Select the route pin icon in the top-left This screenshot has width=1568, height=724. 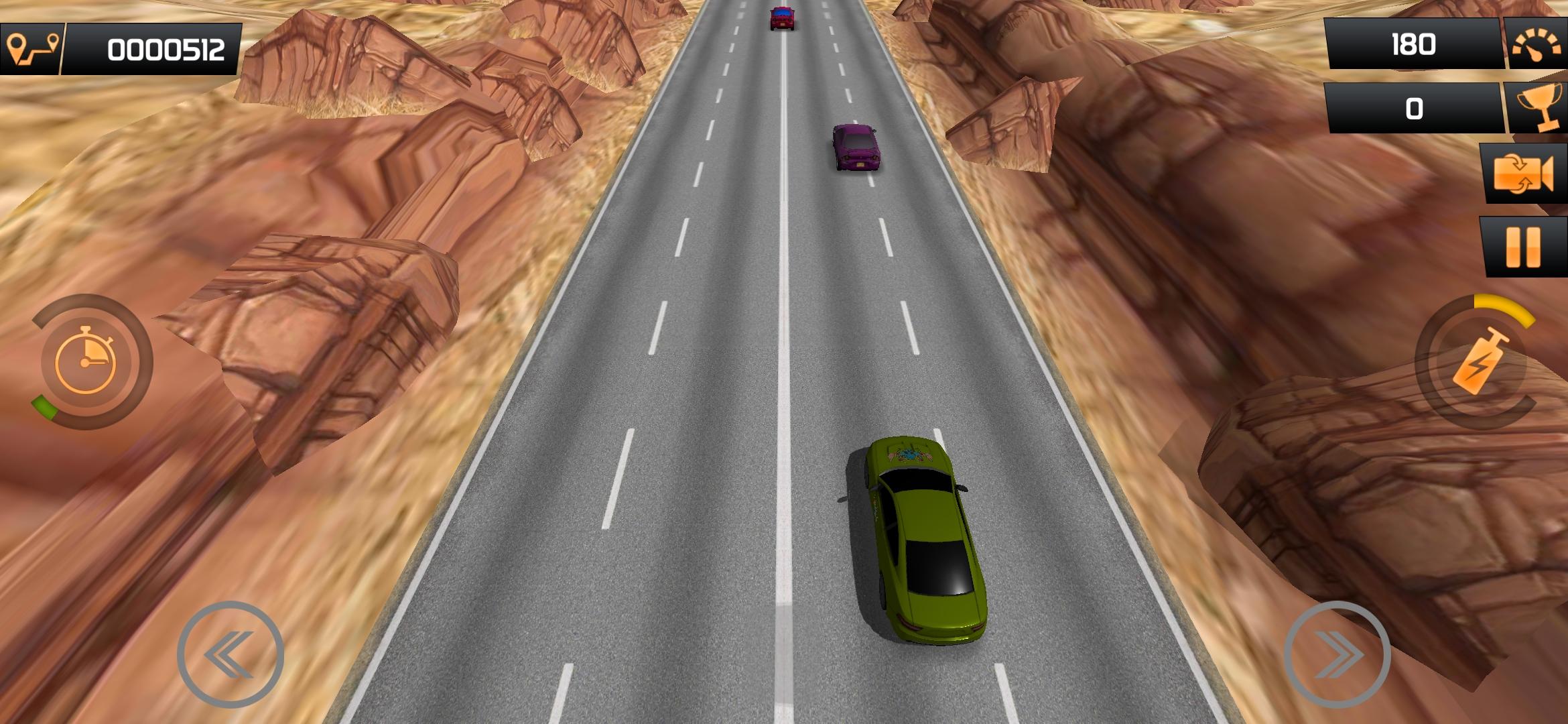[x=31, y=47]
